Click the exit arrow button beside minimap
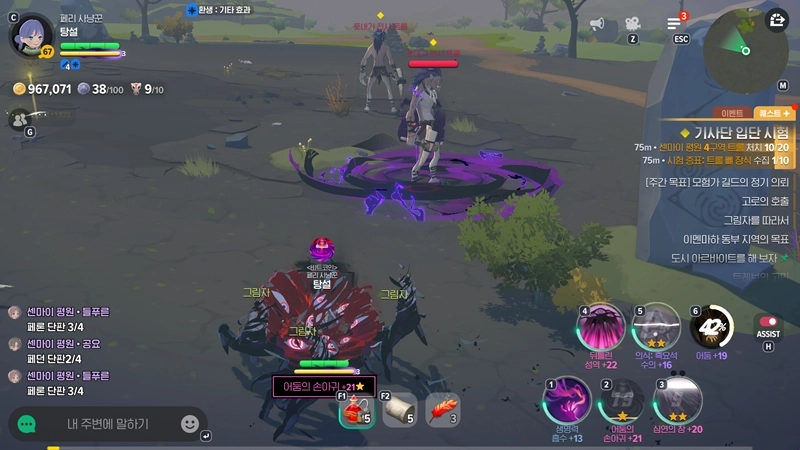 pyautogui.click(x=777, y=20)
